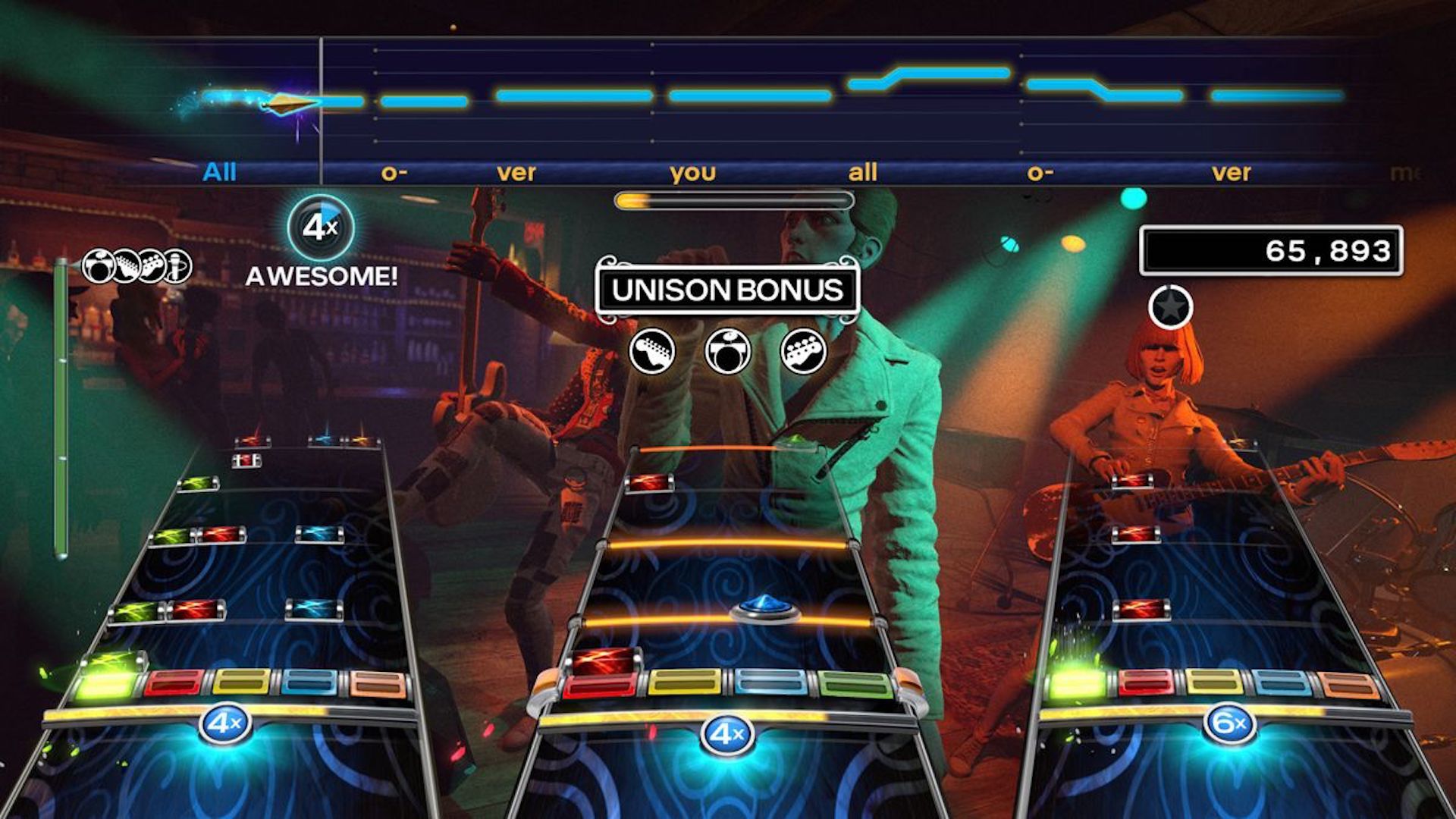This screenshot has width=1456, height=819.
Task: Click the yellow overdrive progress bar above the vocalist
Action: [734, 199]
